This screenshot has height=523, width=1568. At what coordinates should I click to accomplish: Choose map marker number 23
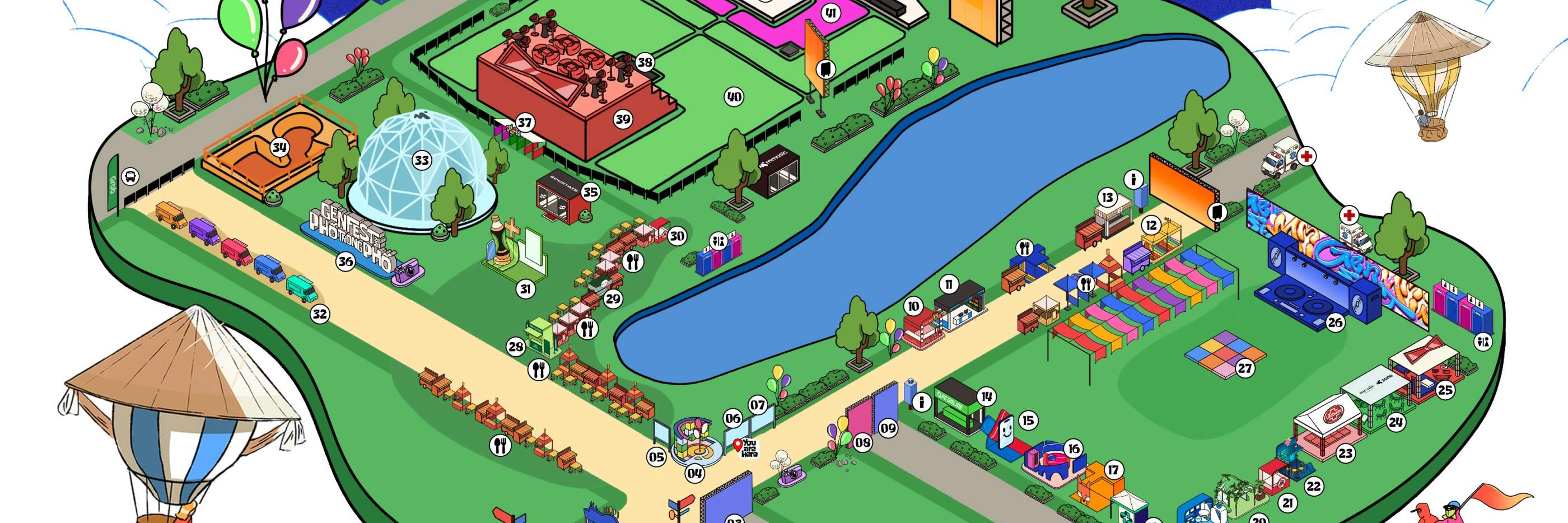(x=1345, y=453)
